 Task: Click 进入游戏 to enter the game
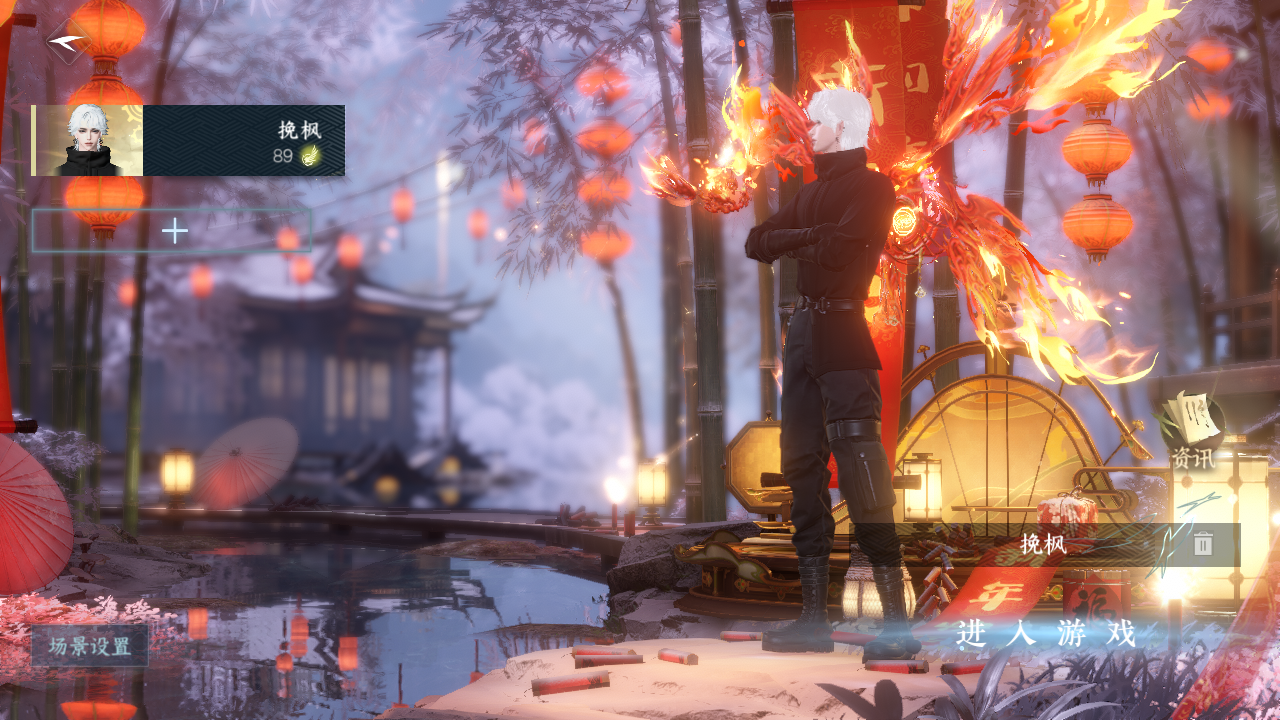1046,634
